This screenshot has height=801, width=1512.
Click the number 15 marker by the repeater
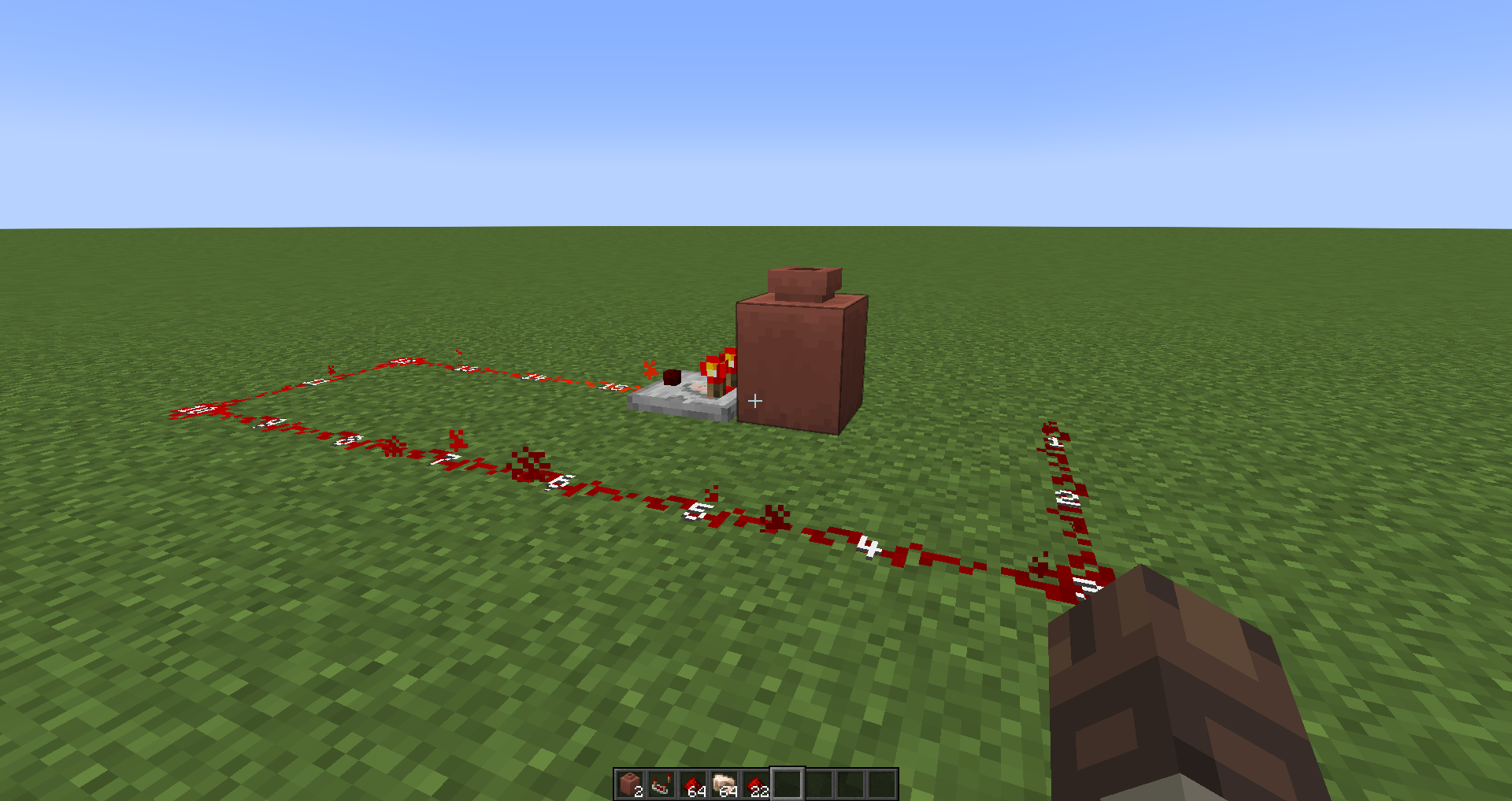pos(610,388)
